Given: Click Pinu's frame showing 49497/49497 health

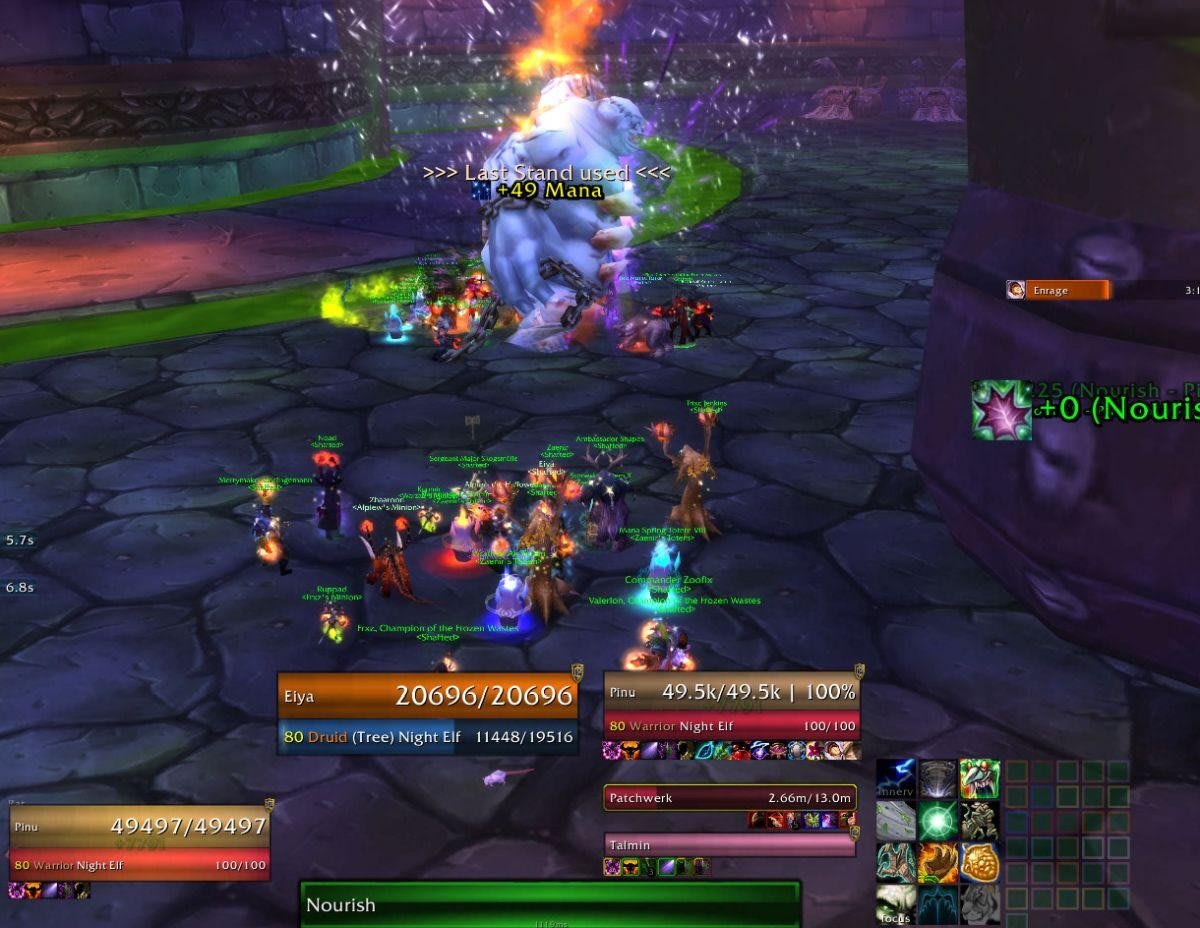Looking at the screenshot, I should point(140,844).
